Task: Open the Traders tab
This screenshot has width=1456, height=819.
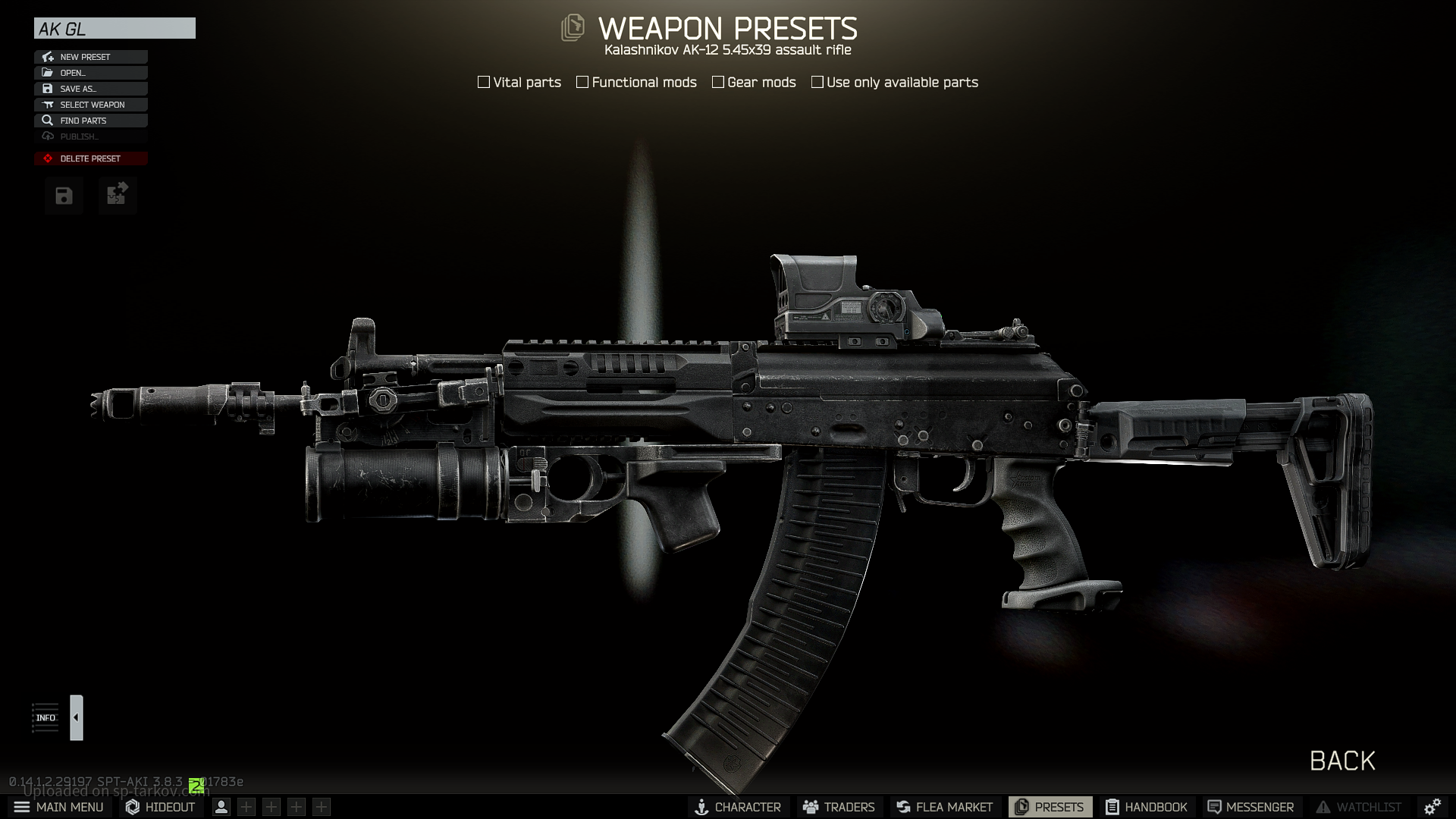Action: 839,807
